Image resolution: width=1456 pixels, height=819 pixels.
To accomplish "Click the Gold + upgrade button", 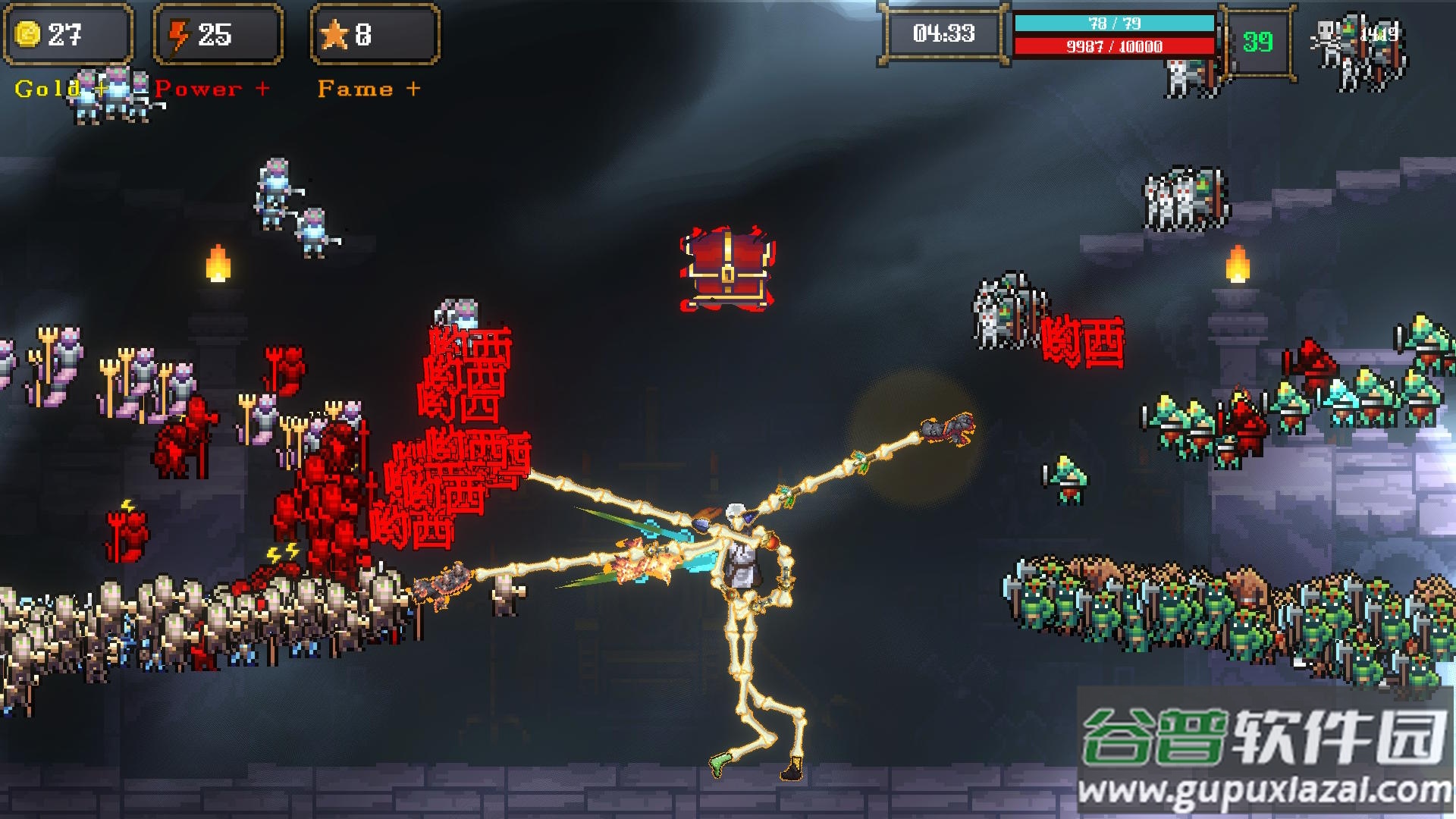I will (61, 89).
